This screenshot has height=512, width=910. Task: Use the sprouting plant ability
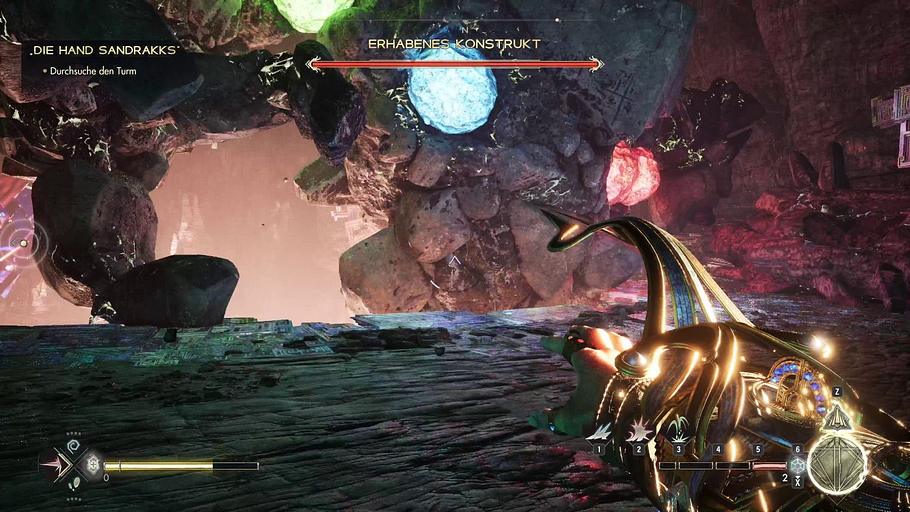[679, 431]
